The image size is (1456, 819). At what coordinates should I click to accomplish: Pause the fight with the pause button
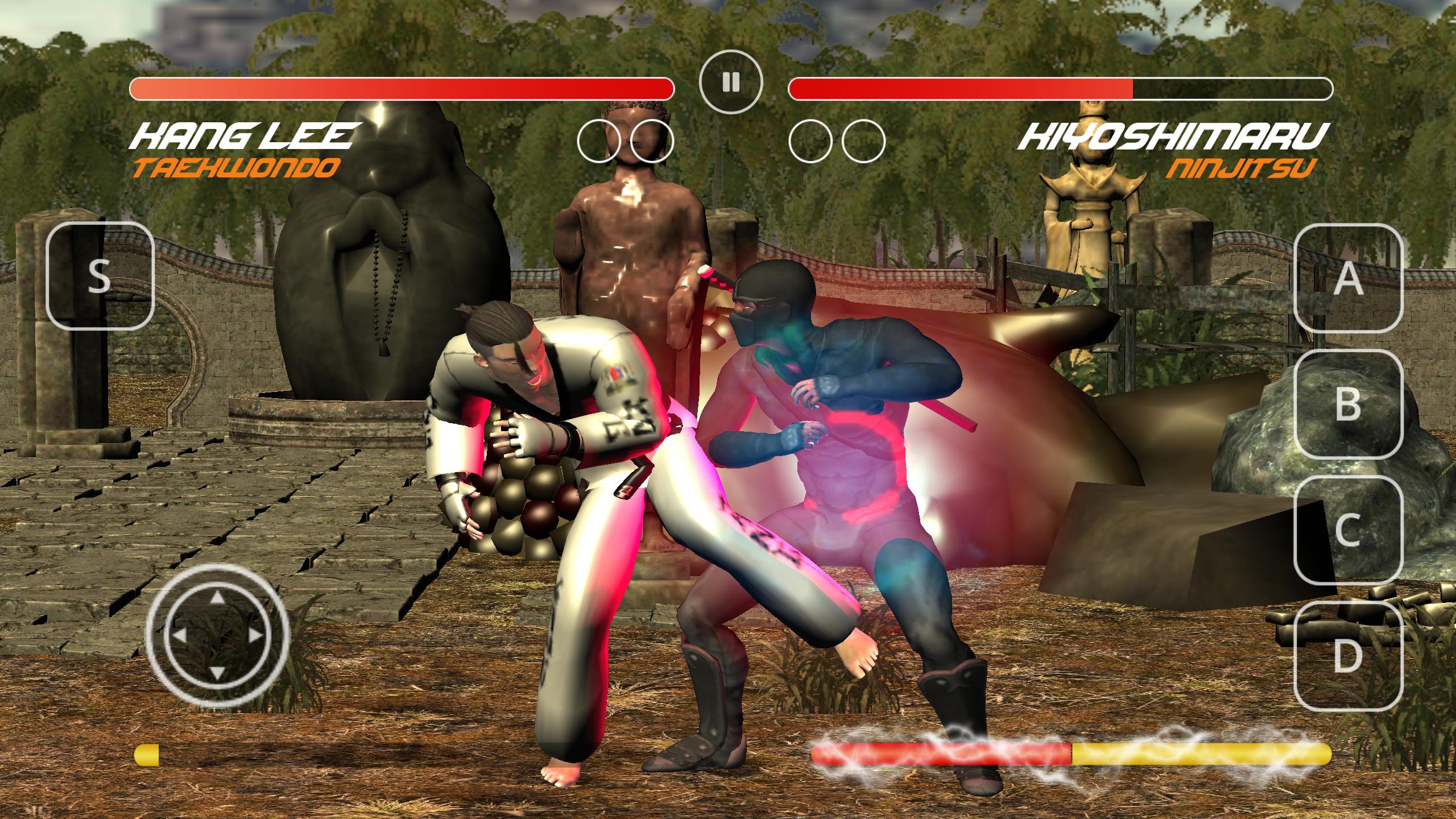(x=730, y=82)
